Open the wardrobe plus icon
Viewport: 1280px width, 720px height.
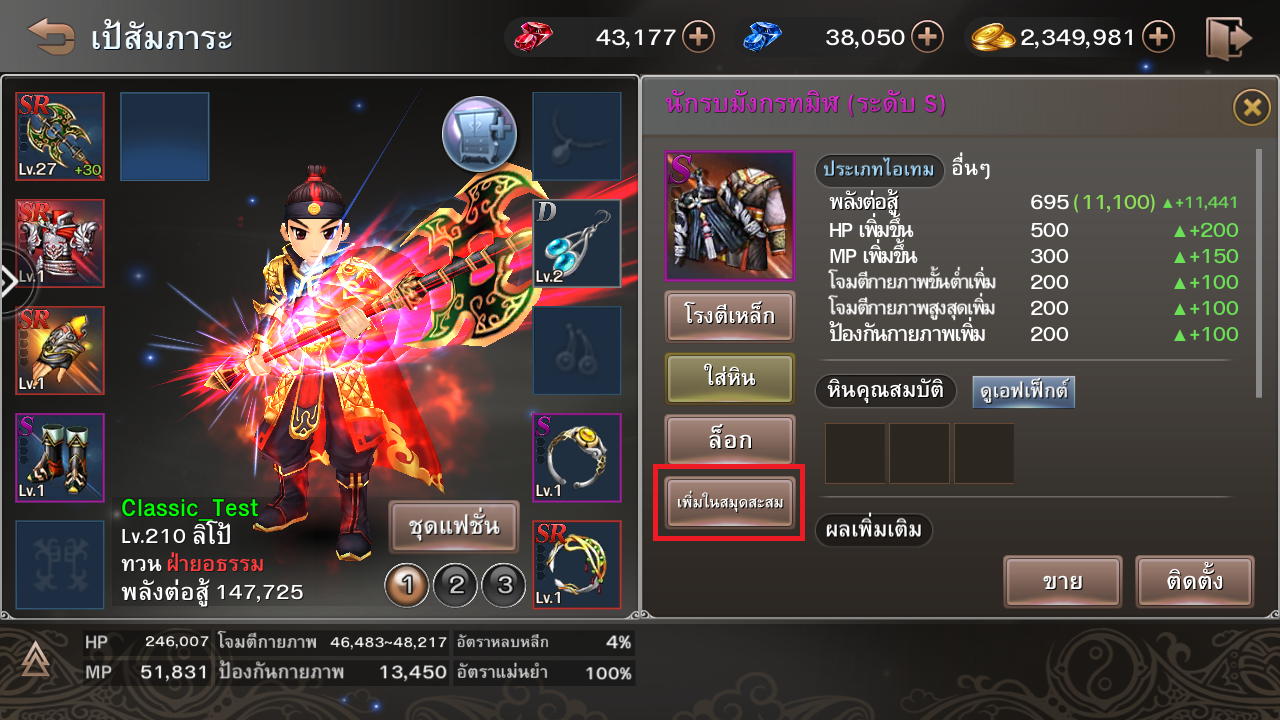[x=480, y=132]
